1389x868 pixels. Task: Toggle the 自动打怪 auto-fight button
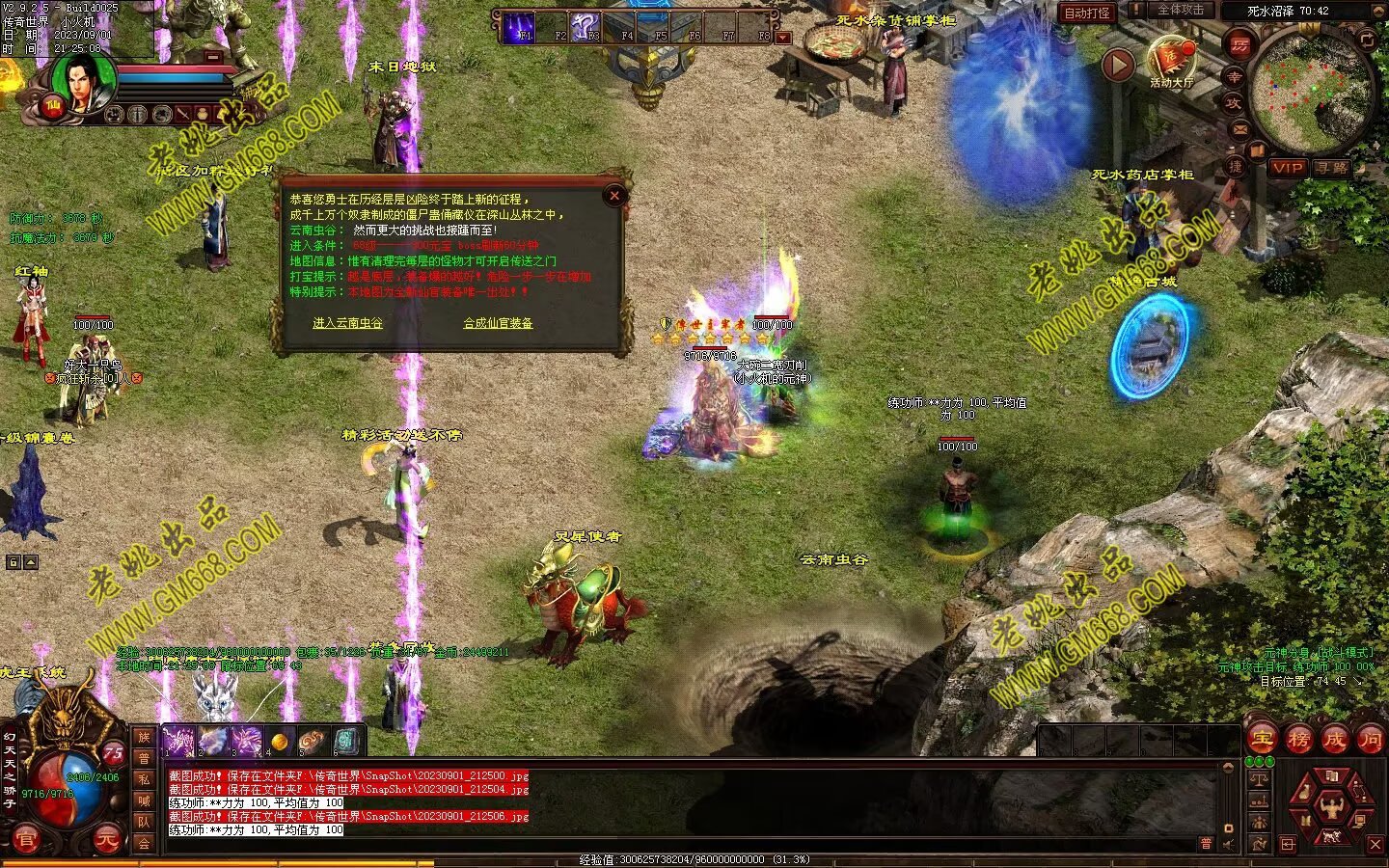click(x=1087, y=13)
